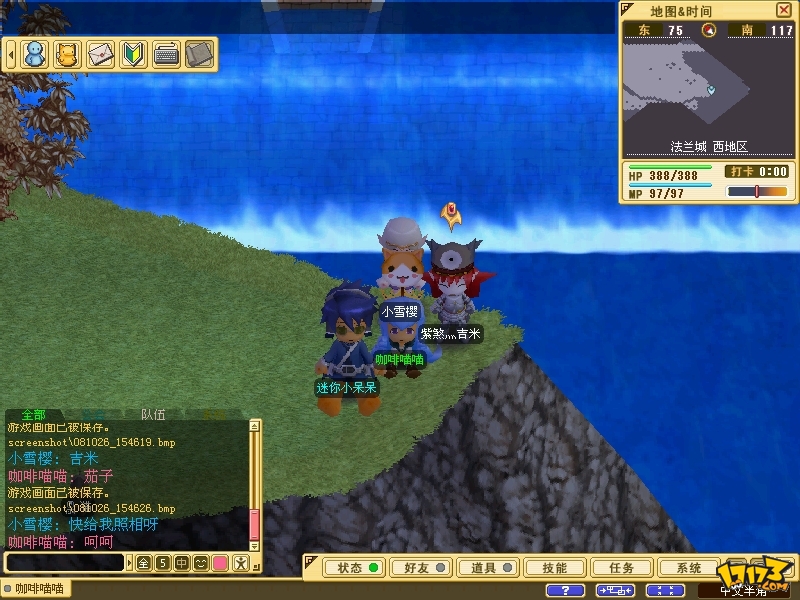Open the 状态 status panel
The width and height of the screenshot is (800, 600).
click(356, 568)
